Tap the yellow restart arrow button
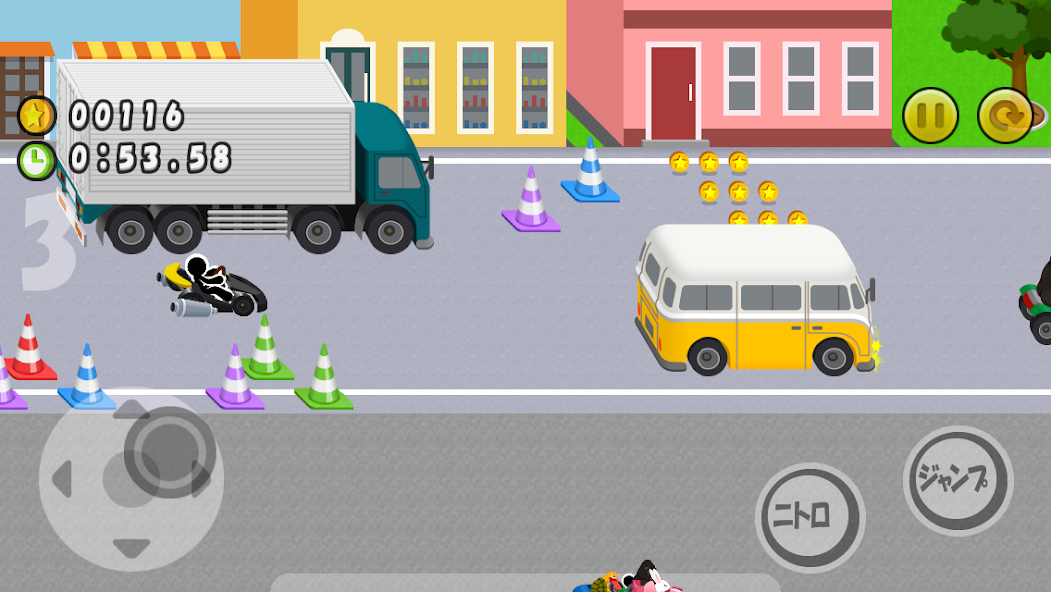 [x=1005, y=116]
